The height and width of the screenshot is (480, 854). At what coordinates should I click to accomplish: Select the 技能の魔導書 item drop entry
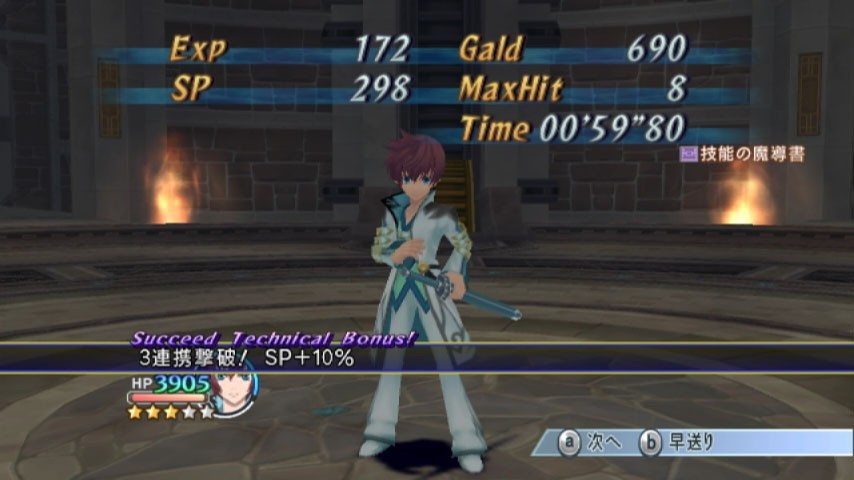click(741, 154)
